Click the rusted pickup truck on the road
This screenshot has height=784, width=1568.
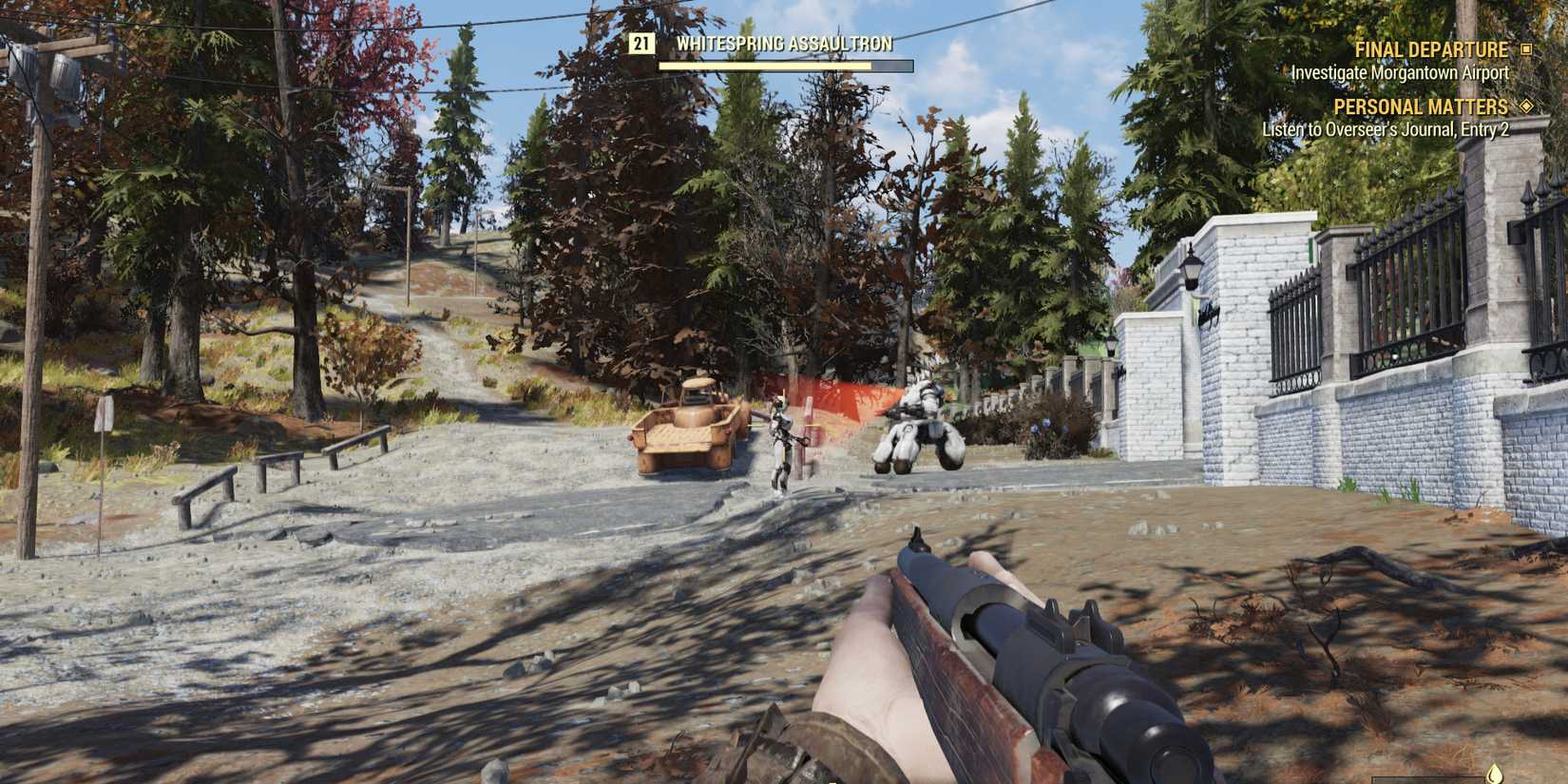[687, 428]
